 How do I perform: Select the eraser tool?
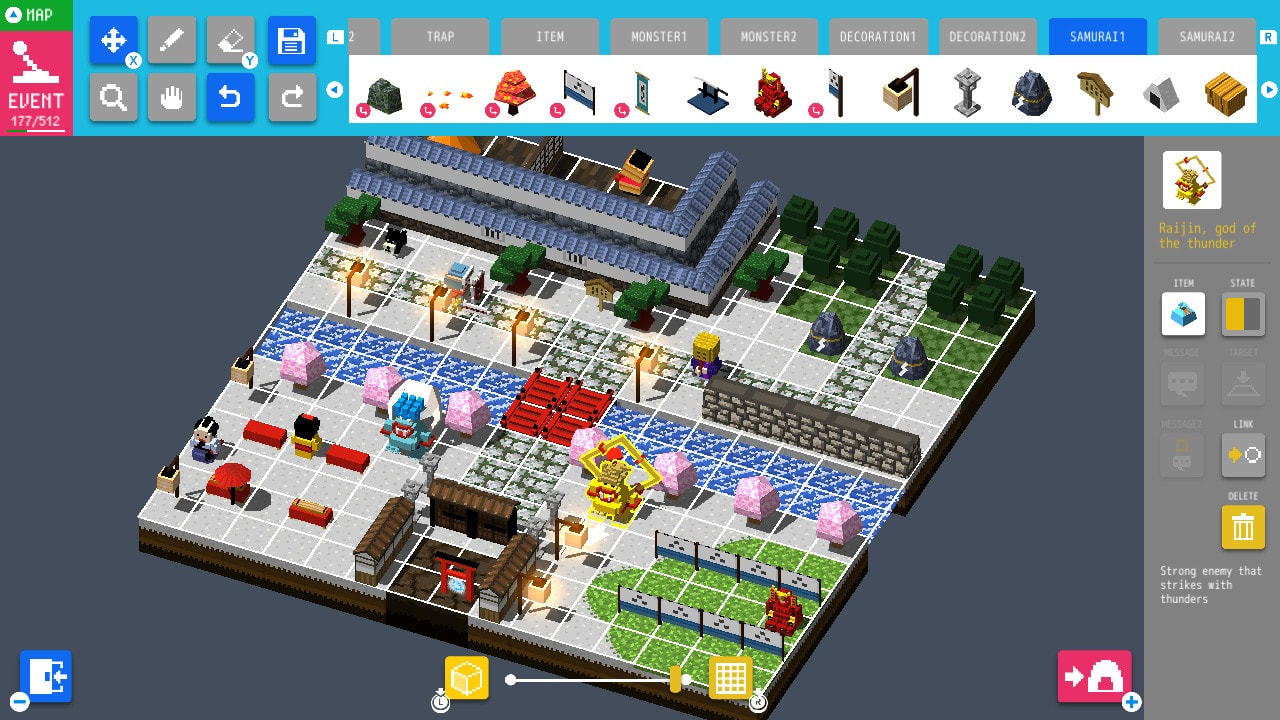[x=232, y=40]
